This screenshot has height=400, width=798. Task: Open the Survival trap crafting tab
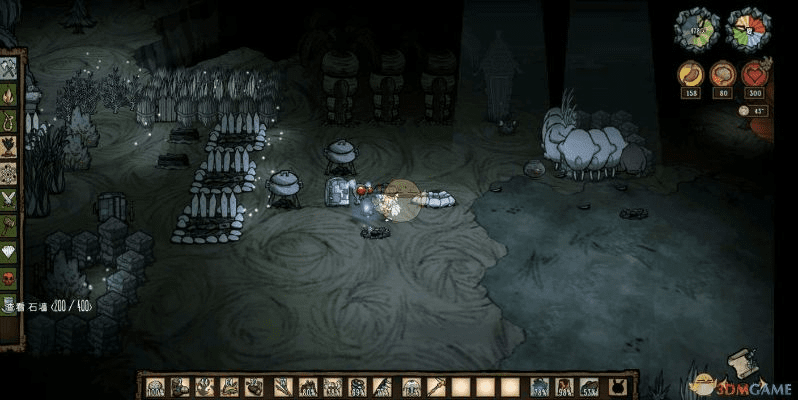[10, 122]
